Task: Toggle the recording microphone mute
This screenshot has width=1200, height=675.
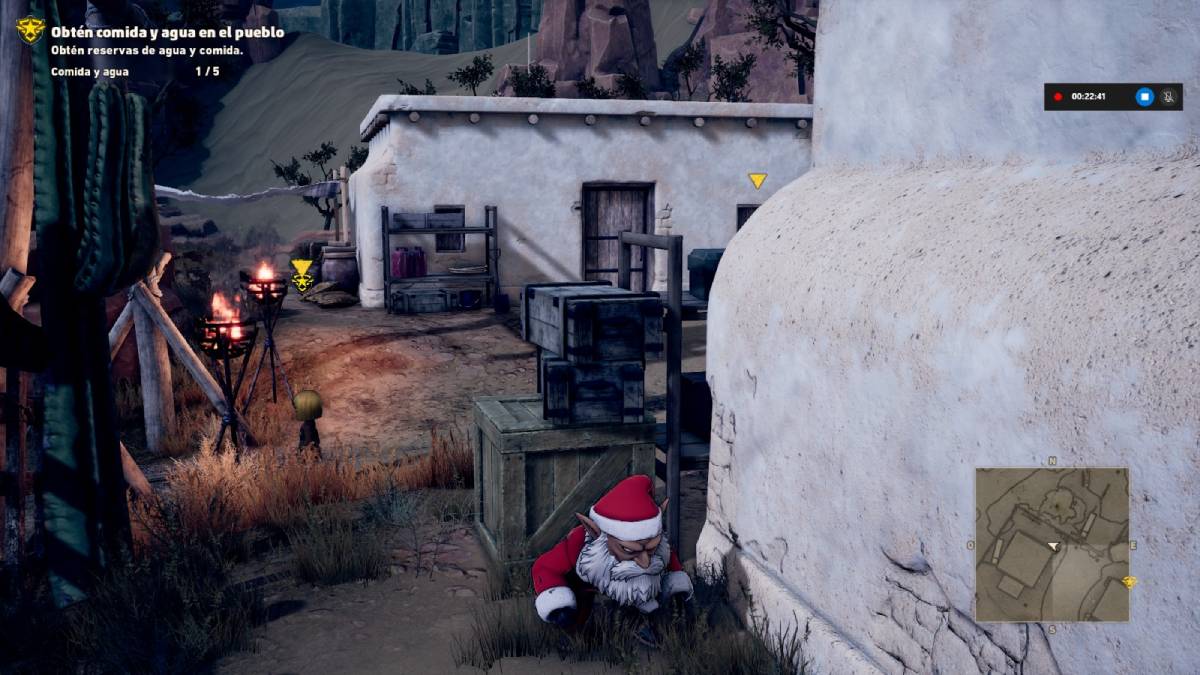Action: [1167, 97]
